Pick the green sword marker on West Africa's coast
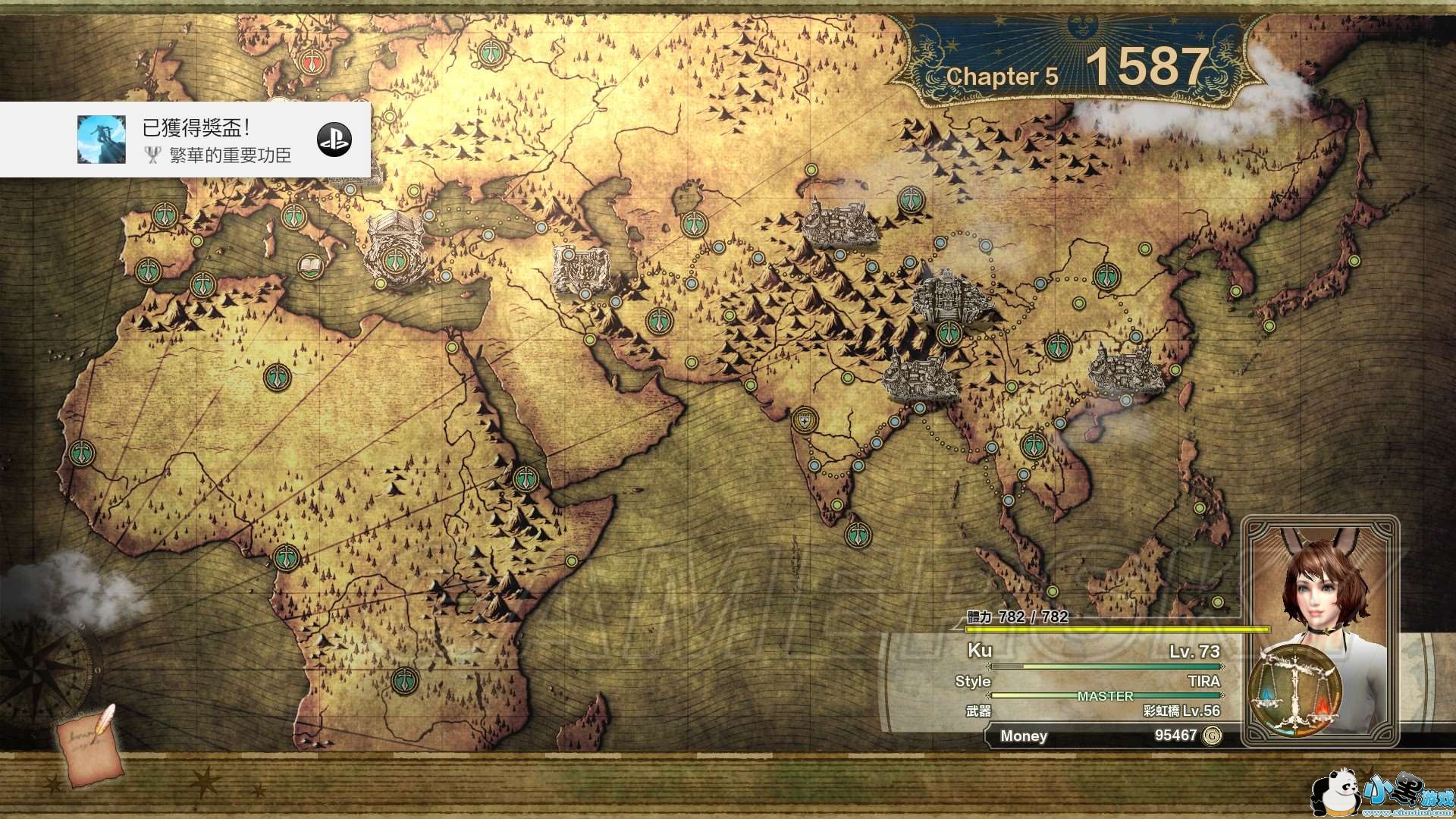 (82, 453)
